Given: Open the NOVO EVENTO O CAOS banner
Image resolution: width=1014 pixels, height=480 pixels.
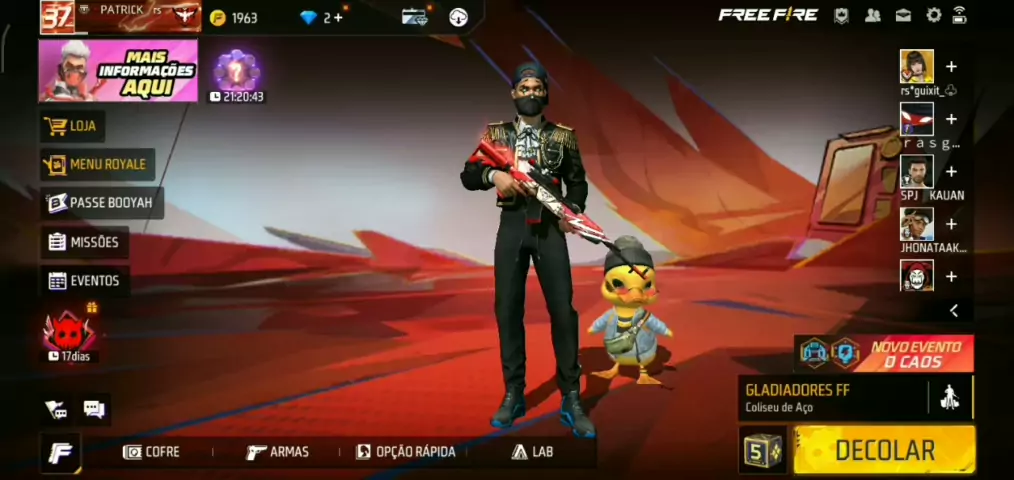Looking at the screenshot, I should 884,353.
